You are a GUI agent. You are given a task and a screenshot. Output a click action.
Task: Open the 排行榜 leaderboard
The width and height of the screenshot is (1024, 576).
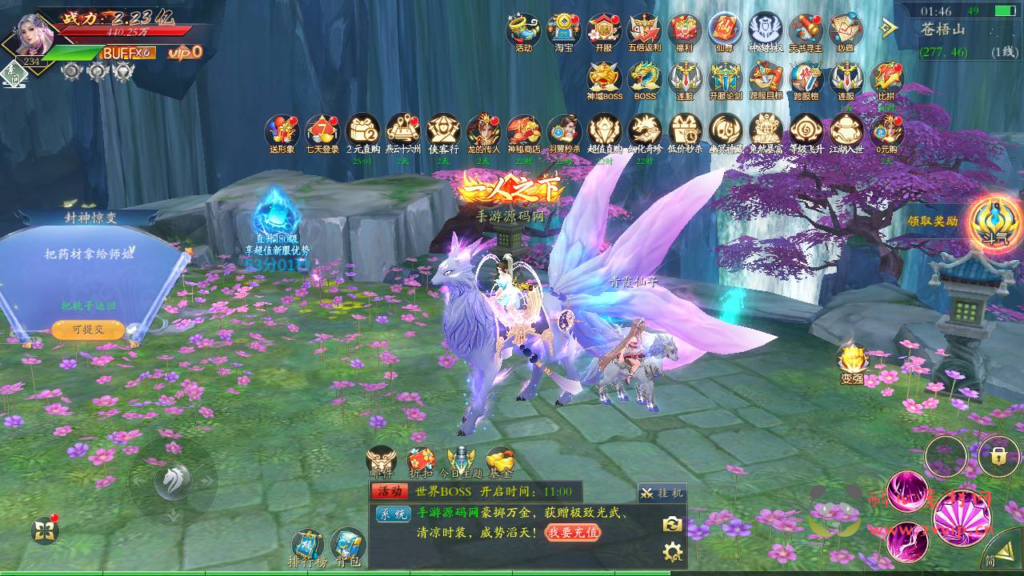click(x=307, y=547)
